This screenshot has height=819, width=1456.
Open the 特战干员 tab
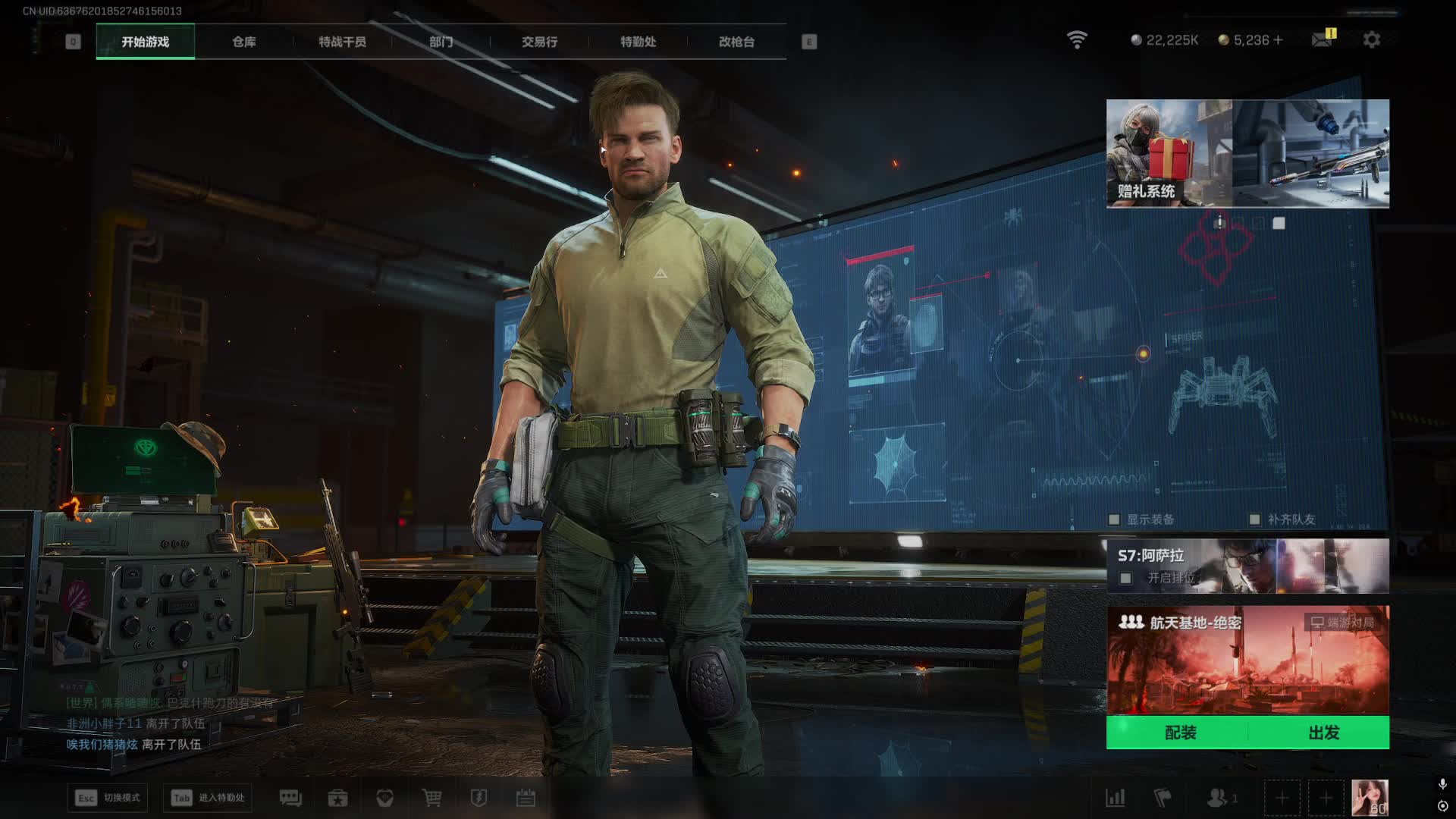pos(342,42)
